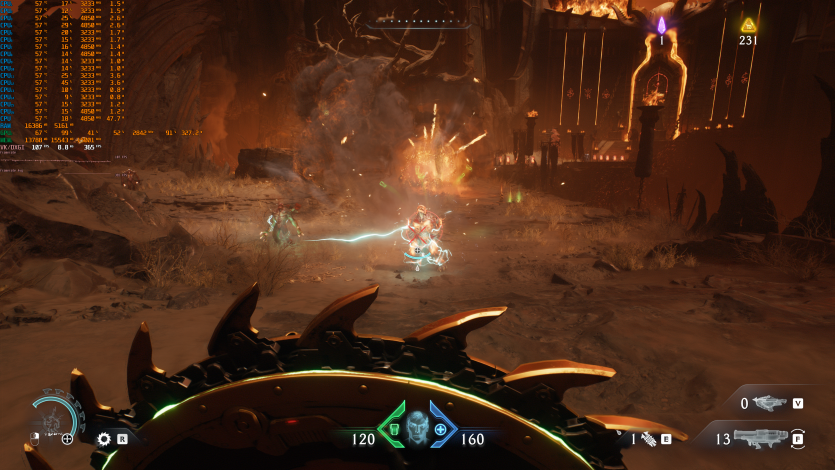The height and width of the screenshot is (470, 835).
Task: Select the blue health cross icon
Action: pos(440,430)
